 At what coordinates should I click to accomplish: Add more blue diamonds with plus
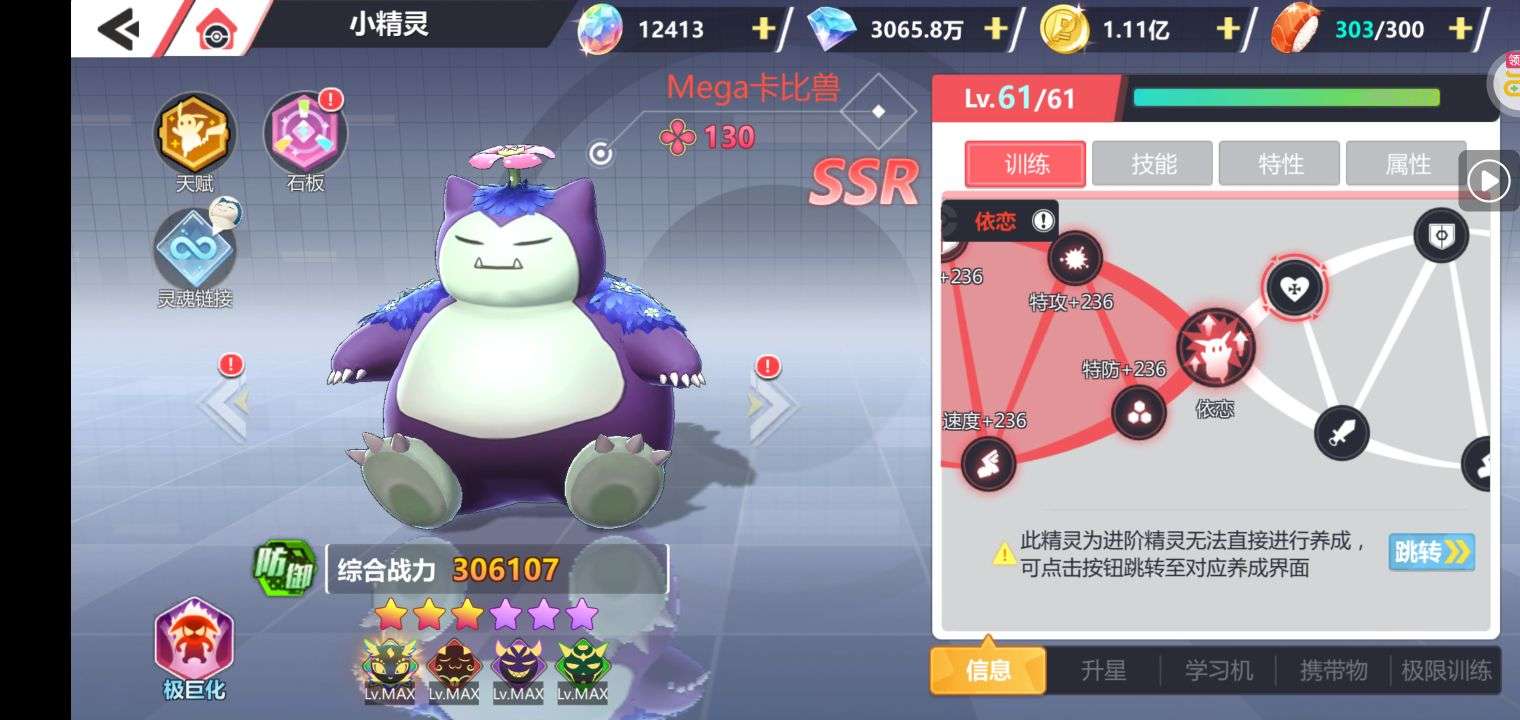pos(995,29)
